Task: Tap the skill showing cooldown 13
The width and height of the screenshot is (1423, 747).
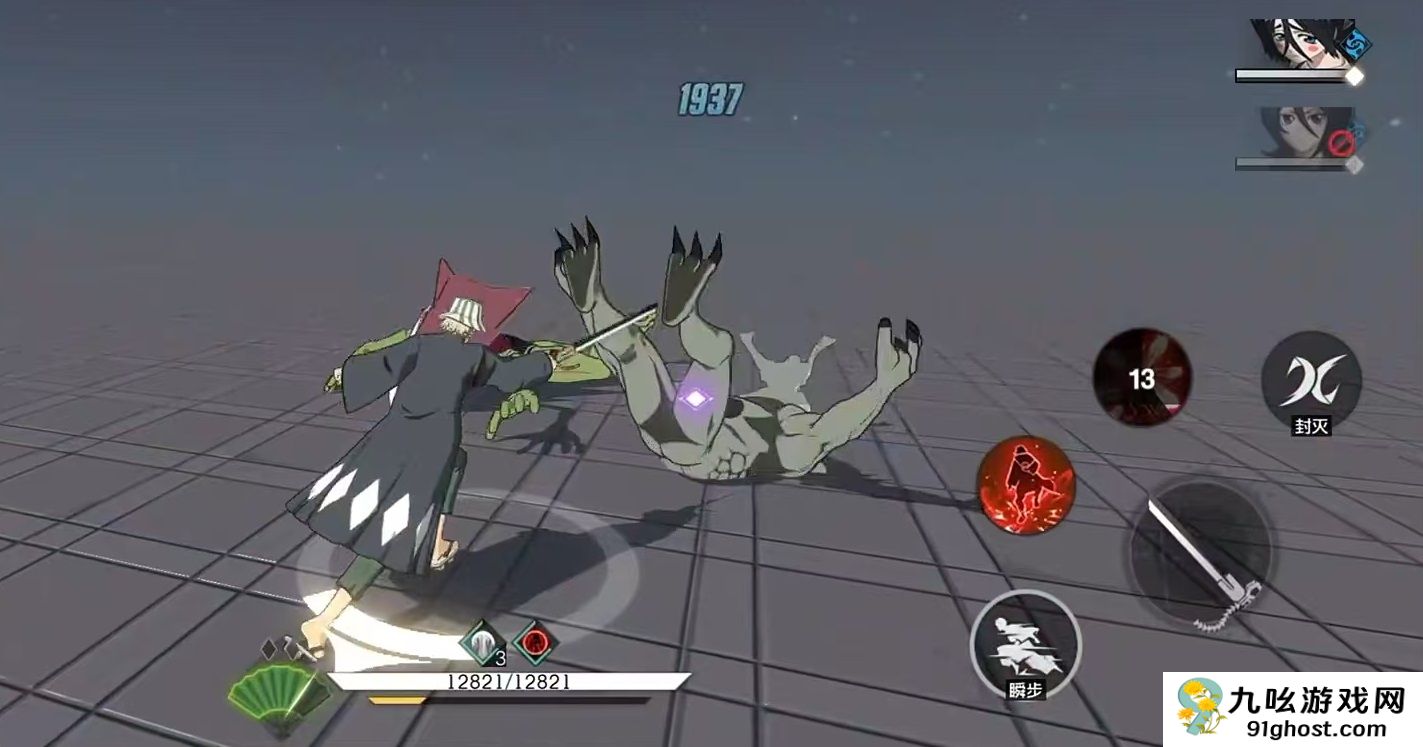Action: tap(1141, 377)
